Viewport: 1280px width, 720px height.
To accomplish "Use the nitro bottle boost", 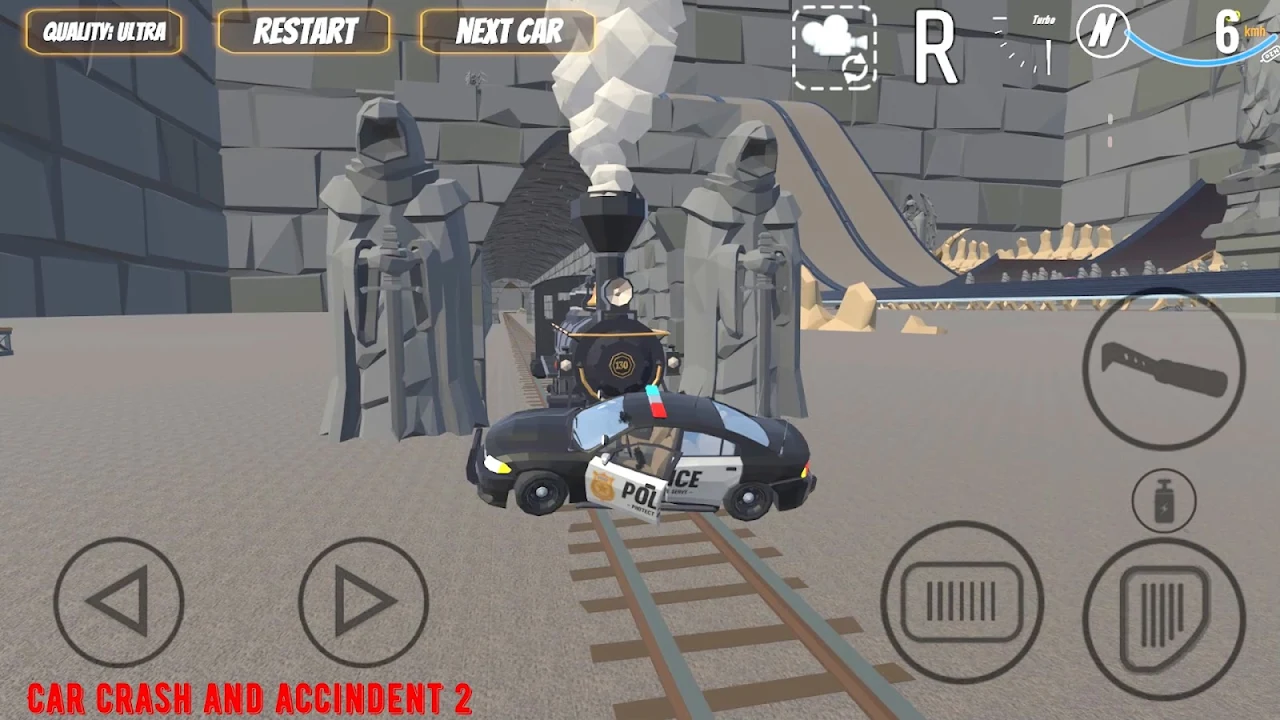I will point(1164,500).
